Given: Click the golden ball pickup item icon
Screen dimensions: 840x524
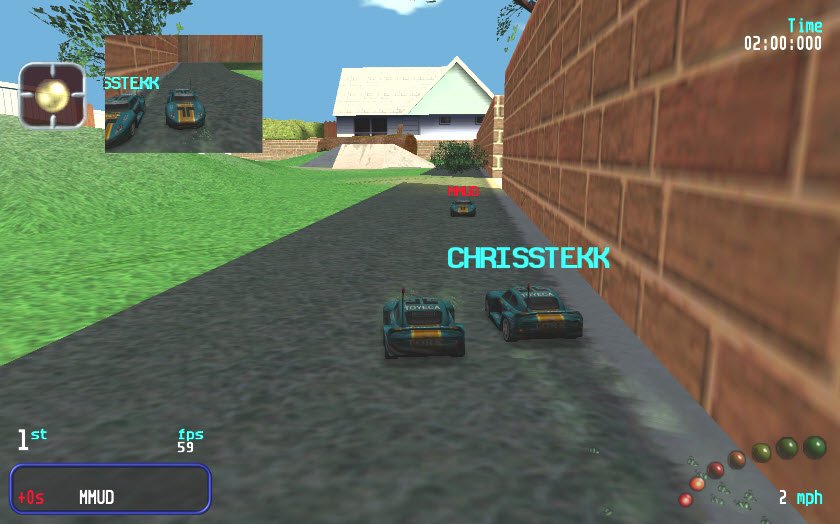Looking at the screenshot, I should [52, 96].
